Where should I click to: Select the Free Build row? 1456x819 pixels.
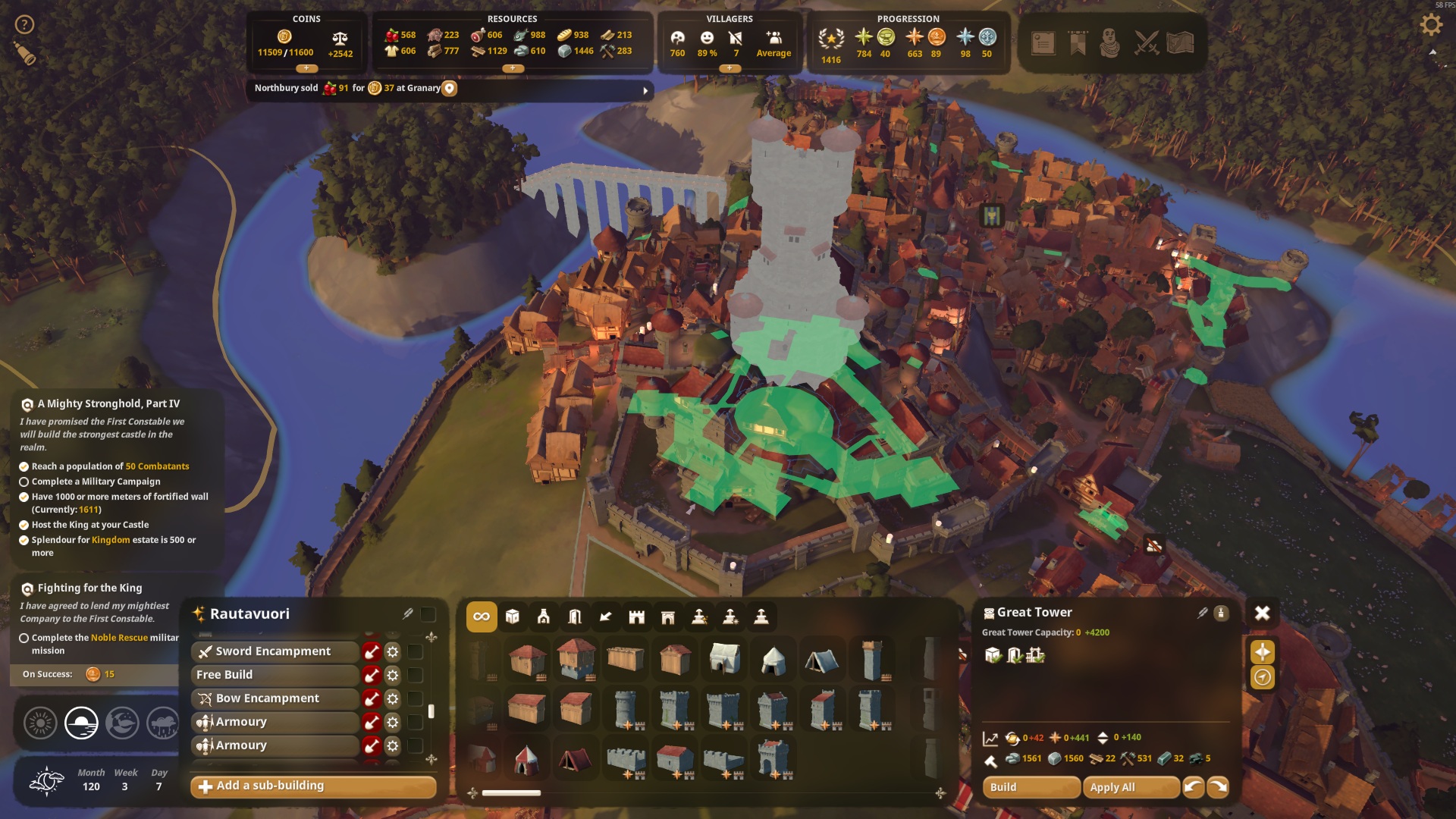coord(274,675)
